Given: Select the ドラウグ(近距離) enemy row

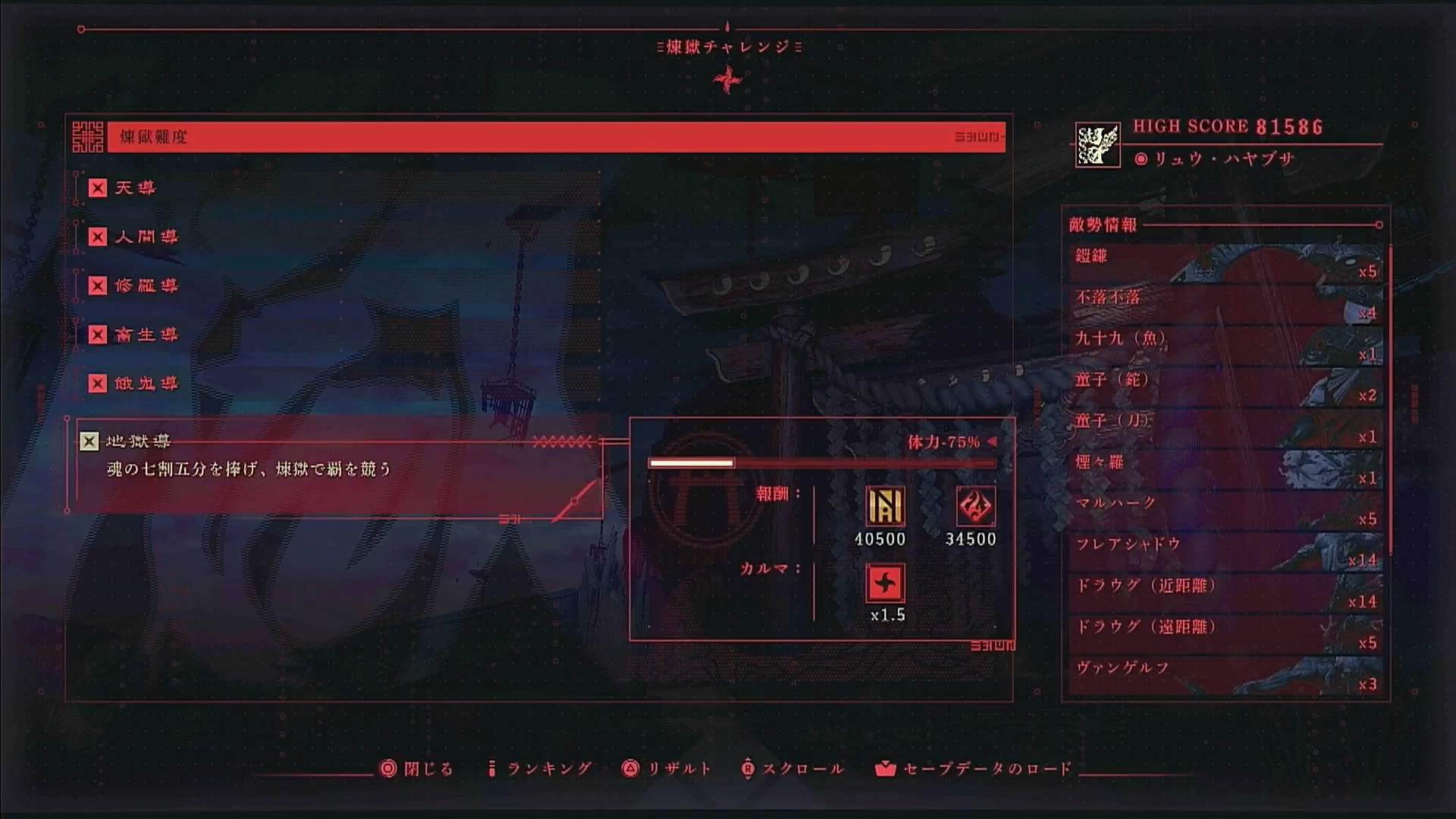Looking at the screenshot, I should (x=1225, y=593).
